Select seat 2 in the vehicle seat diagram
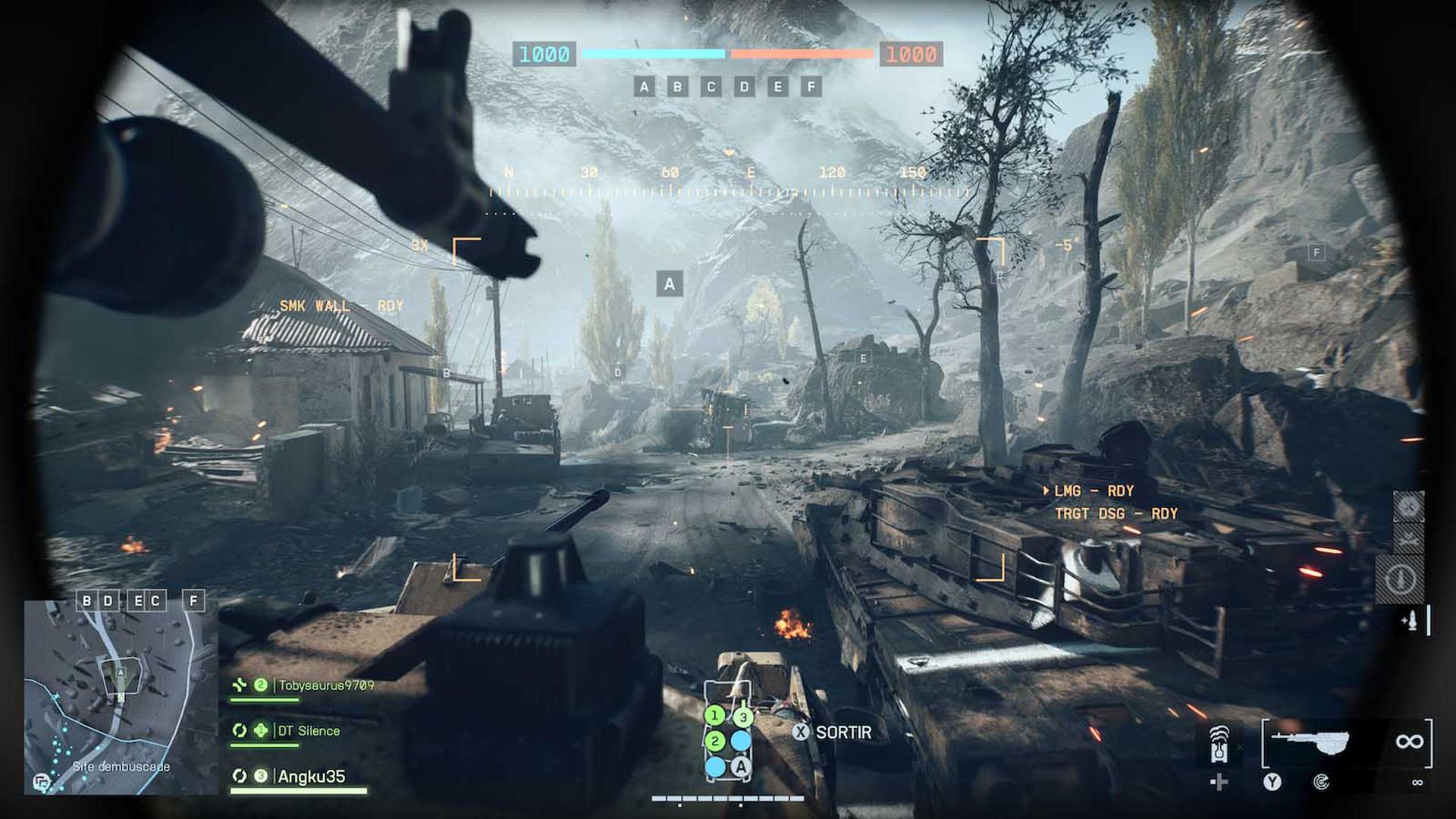Viewport: 1456px width, 819px height. tap(715, 741)
